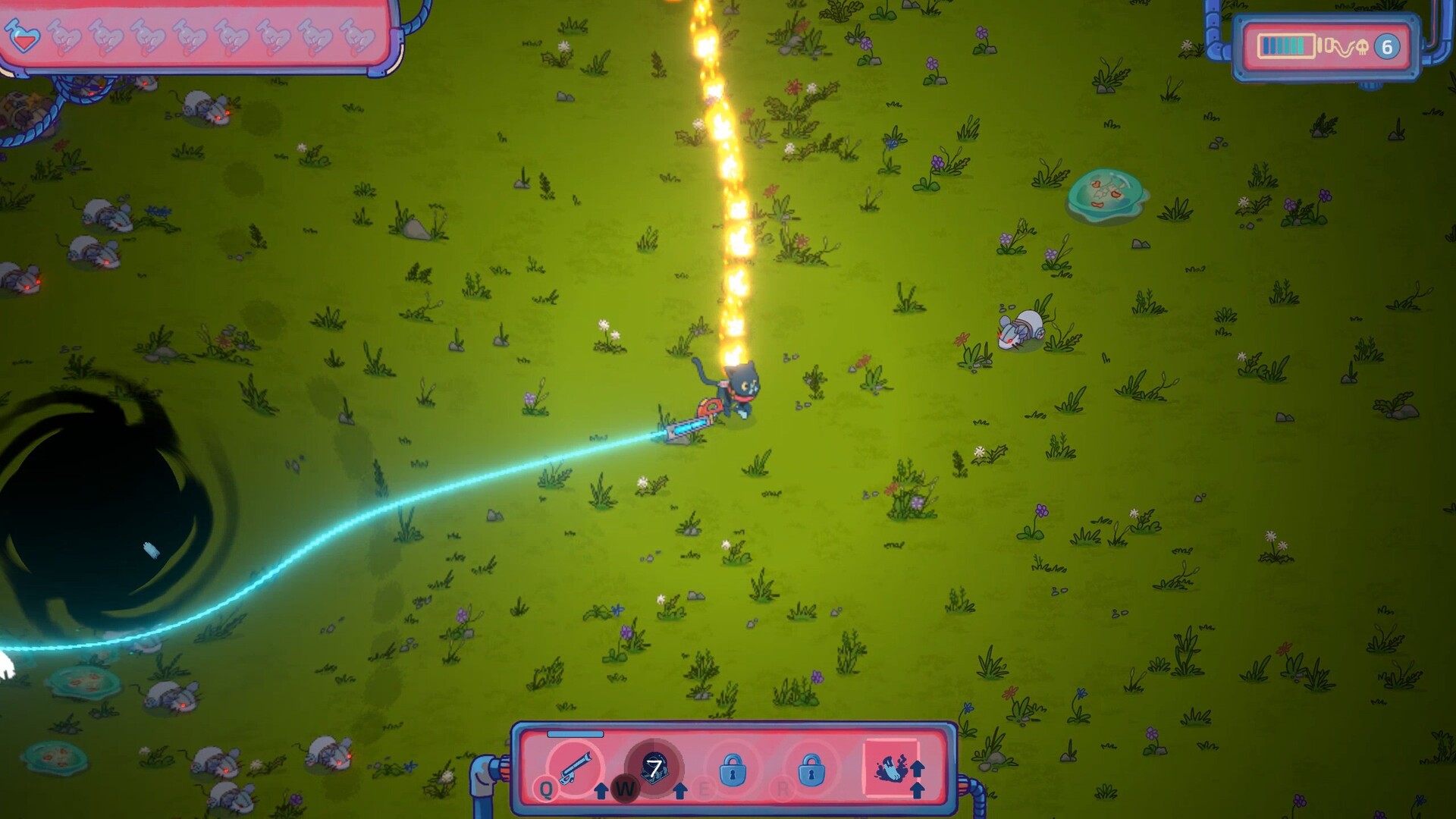The width and height of the screenshot is (1456, 819).
Task: Click the heart-shaped health flask icon
Action: point(23,35)
